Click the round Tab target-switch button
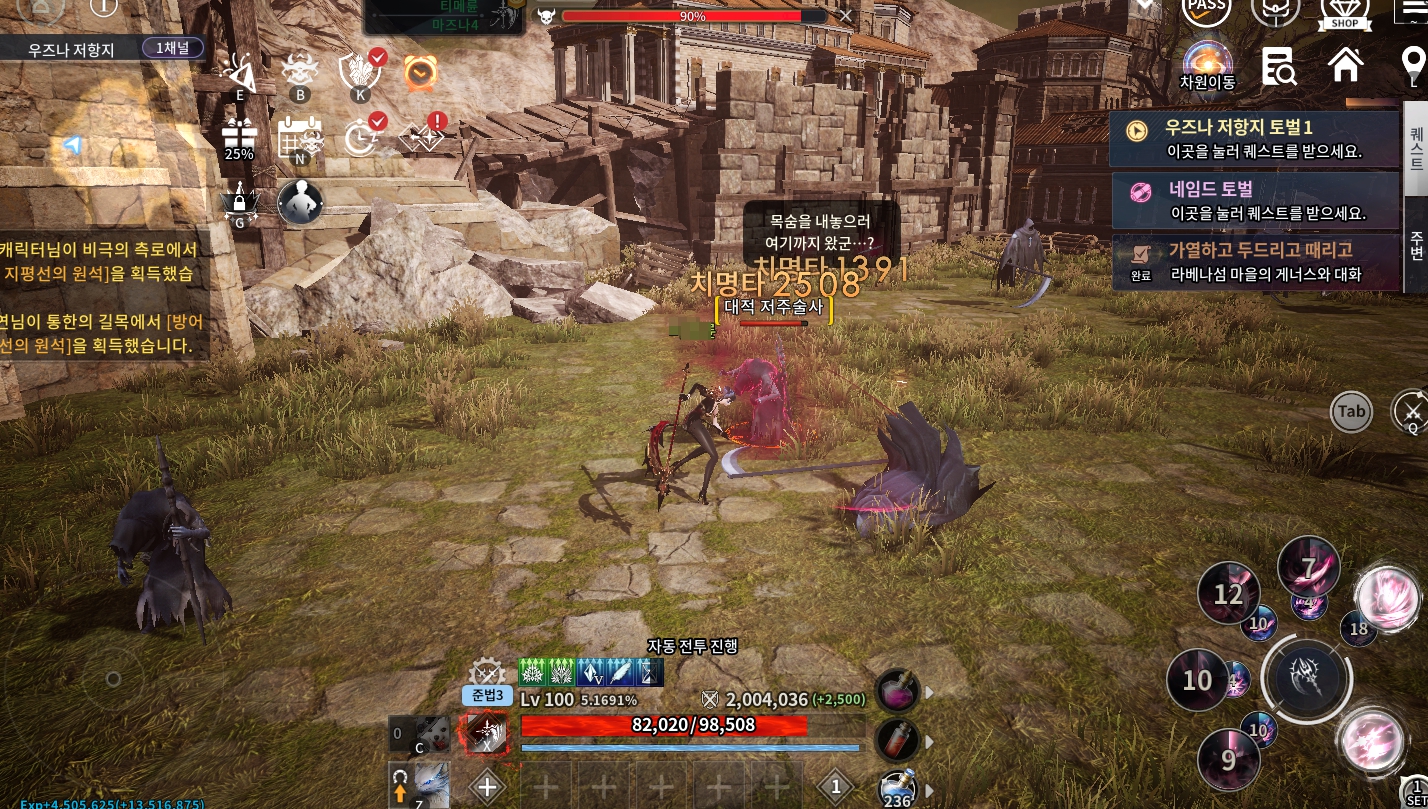 point(1351,411)
